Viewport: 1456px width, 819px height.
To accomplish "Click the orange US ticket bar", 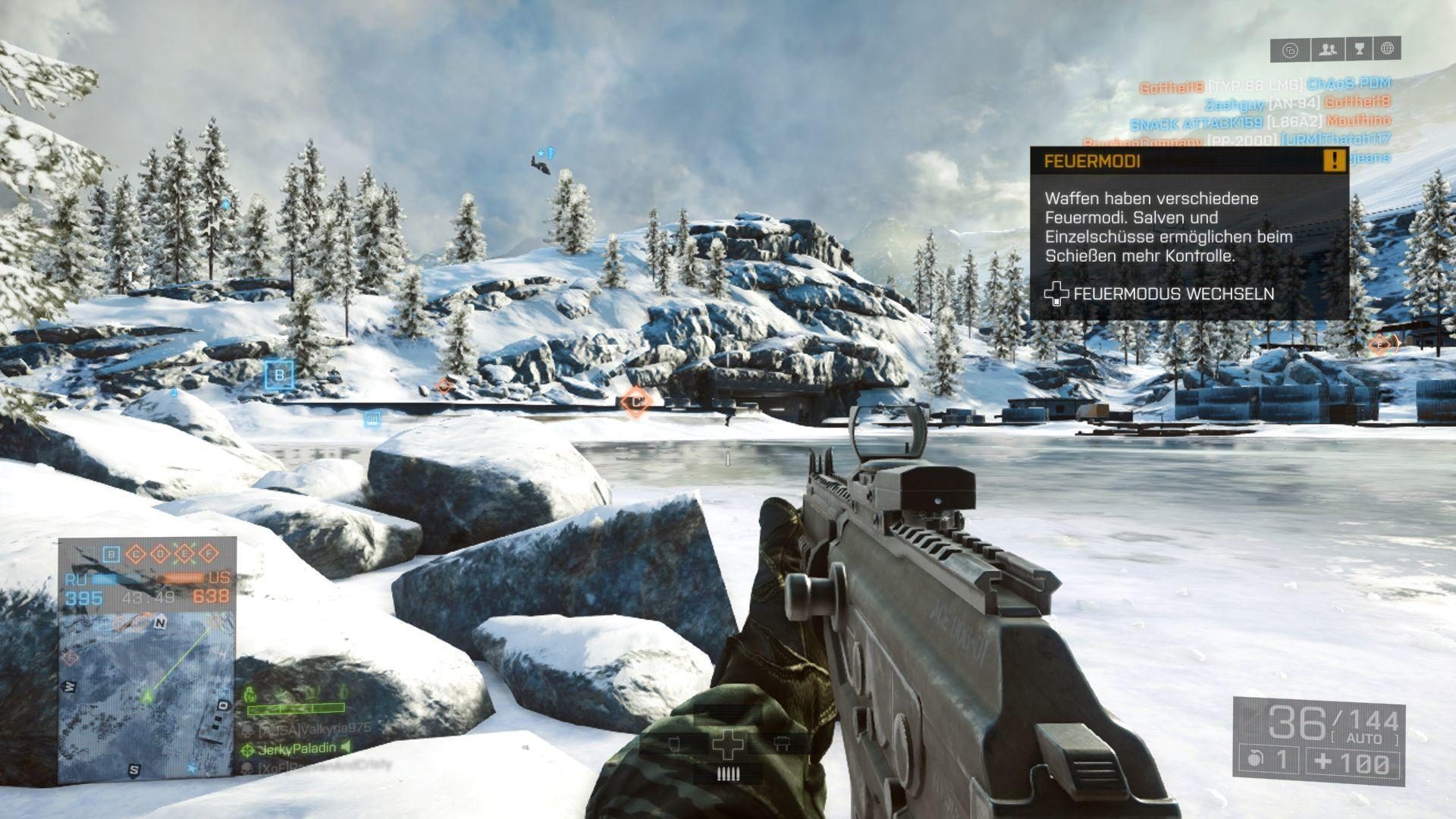I will 182,578.
